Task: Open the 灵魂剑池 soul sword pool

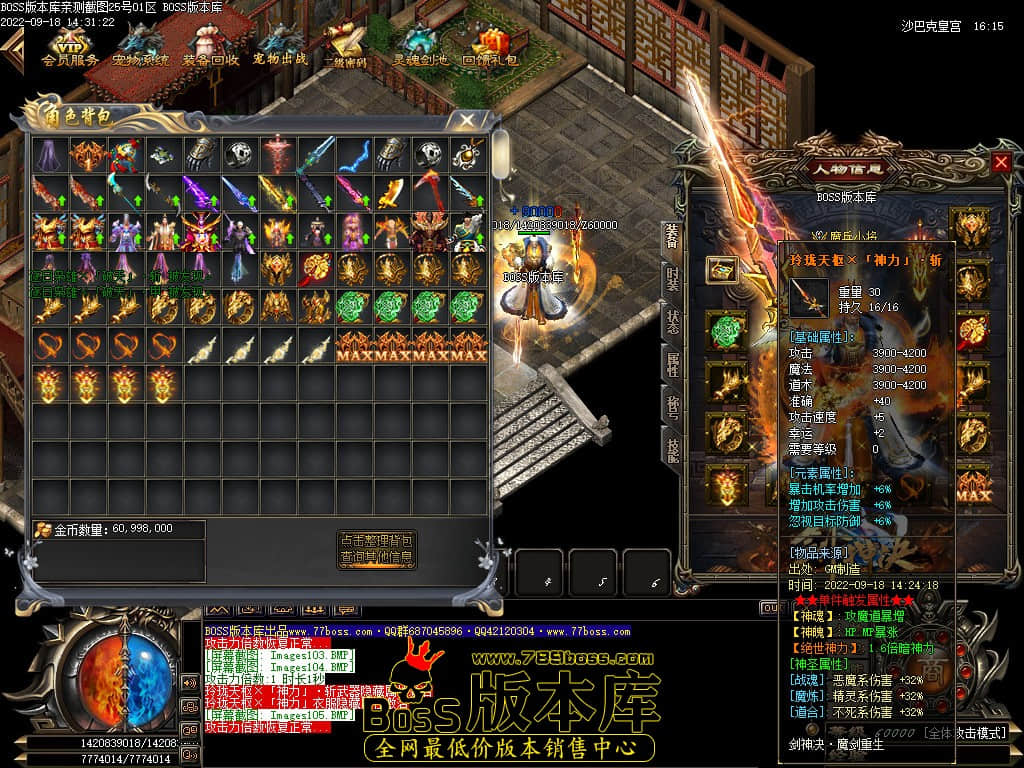Action: [x=419, y=44]
